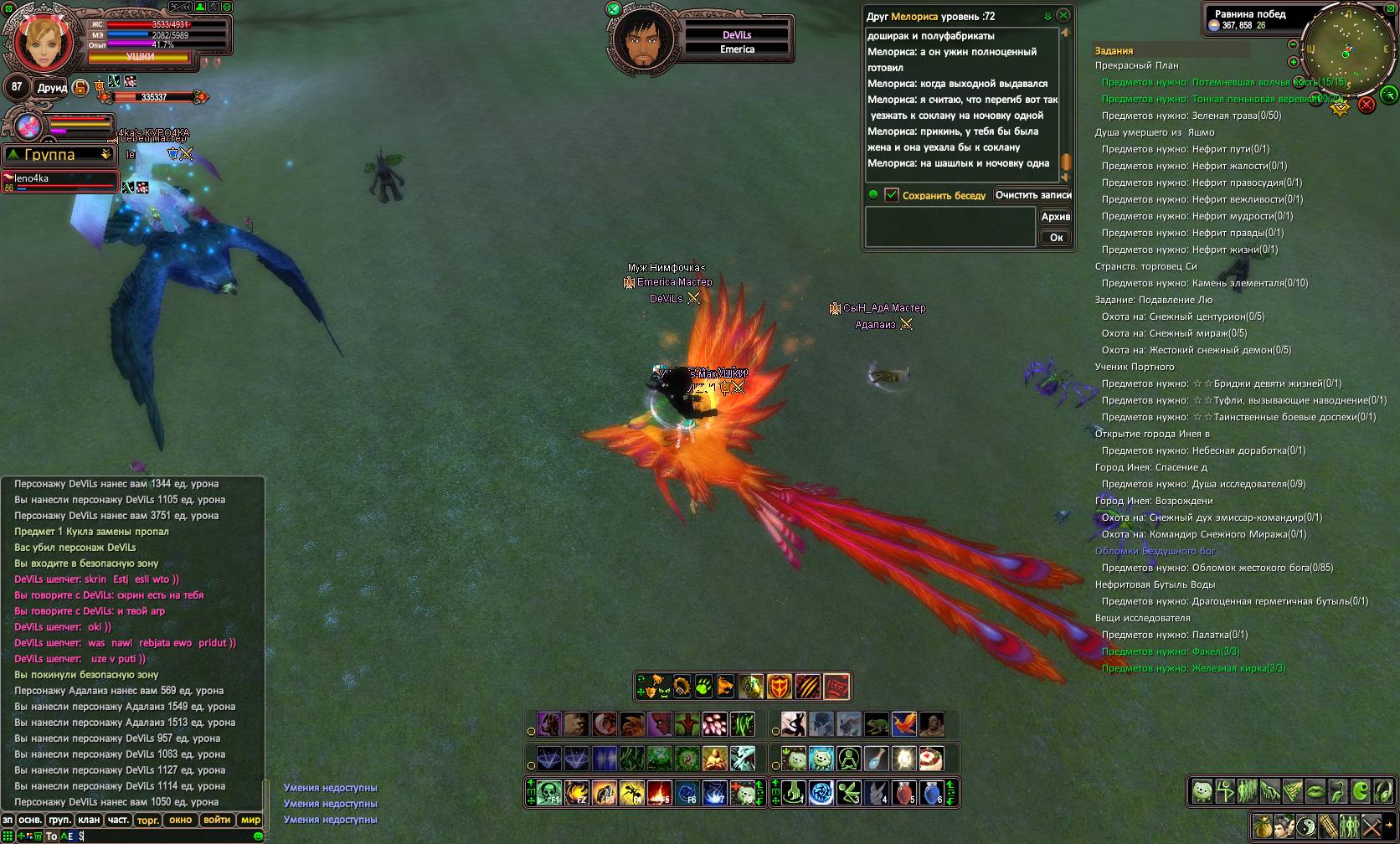Viewport: 1400px width, 844px height.
Task: Zoom in the minimap with plus button
Action: [1294, 62]
